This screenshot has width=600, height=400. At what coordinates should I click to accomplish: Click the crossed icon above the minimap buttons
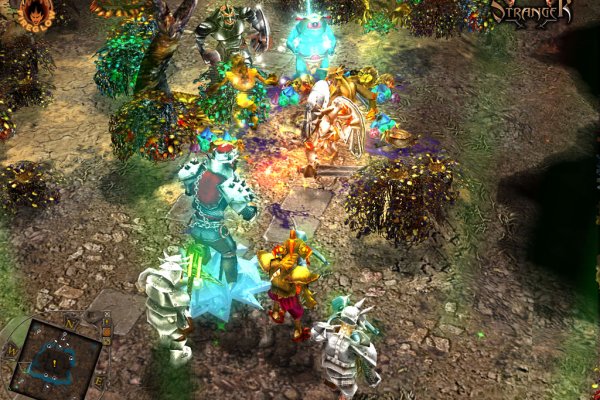click(107, 314)
